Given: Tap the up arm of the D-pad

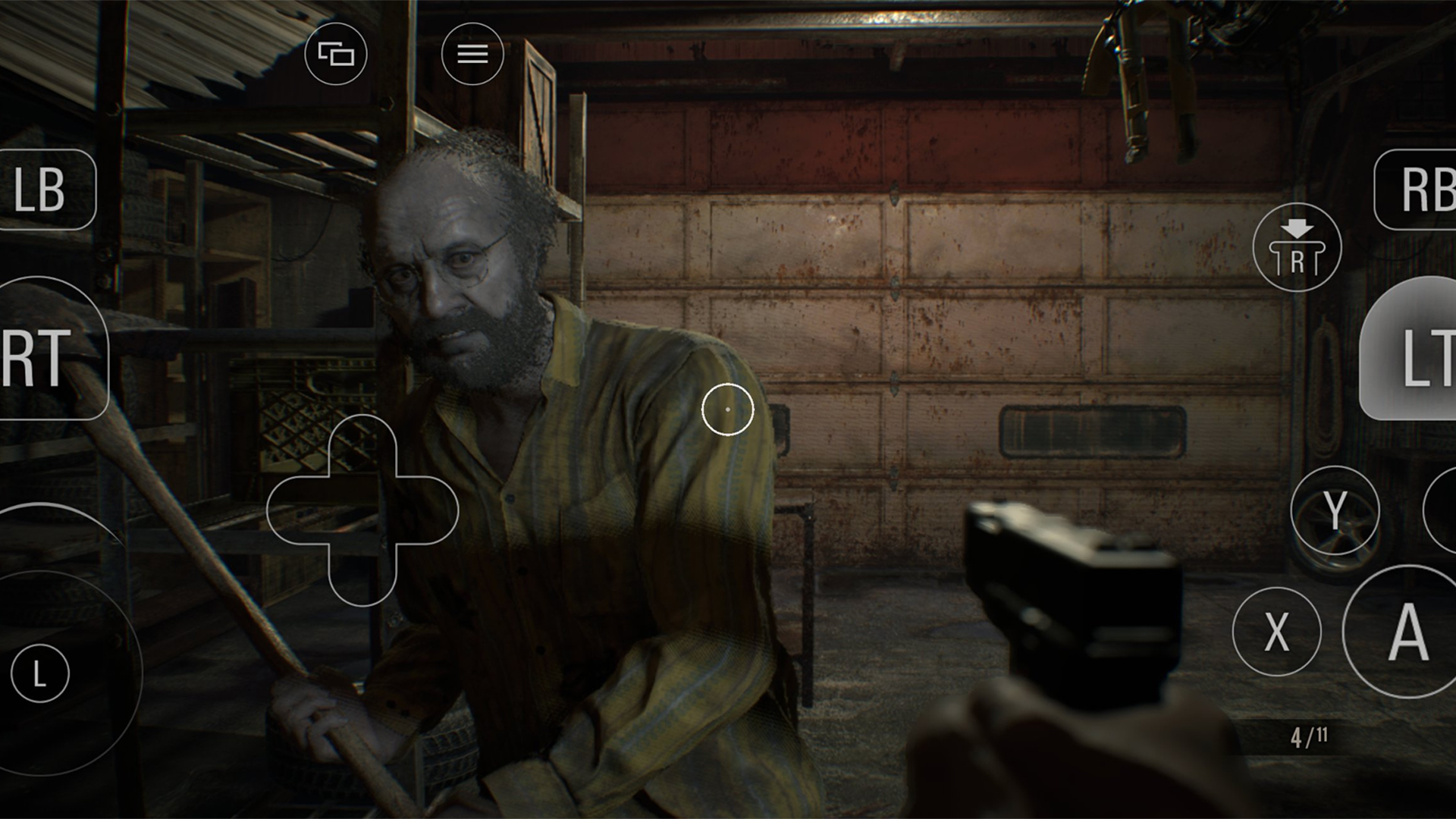Looking at the screenshot, I should [x=362, y=447].
